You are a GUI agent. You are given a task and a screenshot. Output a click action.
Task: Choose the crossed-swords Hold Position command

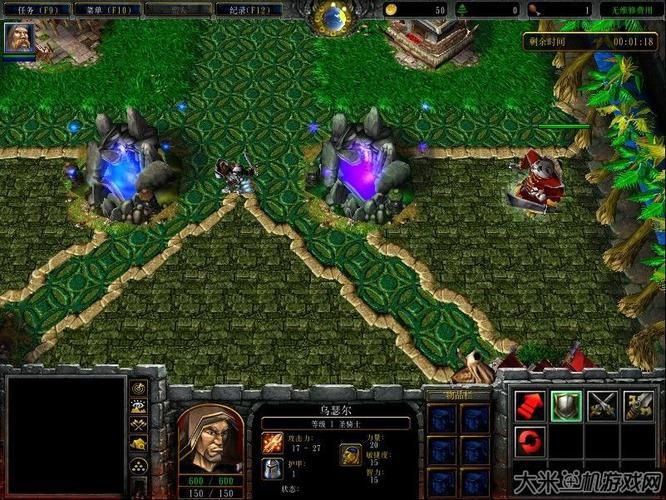[602, 404]
